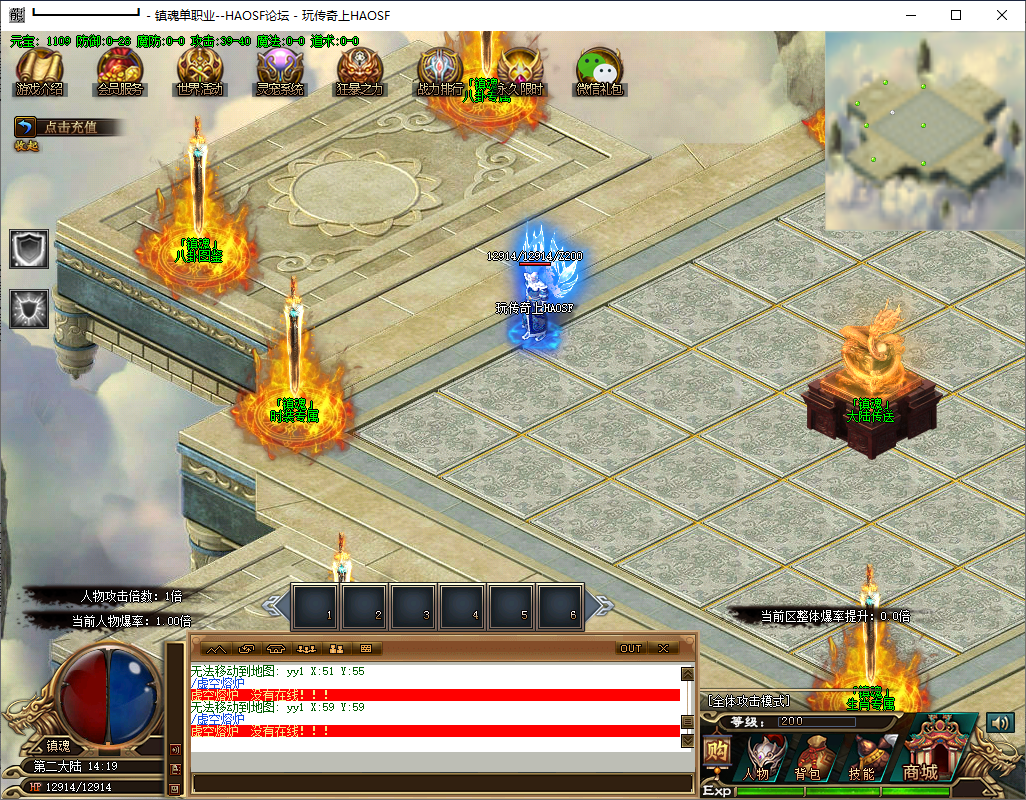Show the 战力排行 power ranking
1026x800 pixels.
click(440, 71)
